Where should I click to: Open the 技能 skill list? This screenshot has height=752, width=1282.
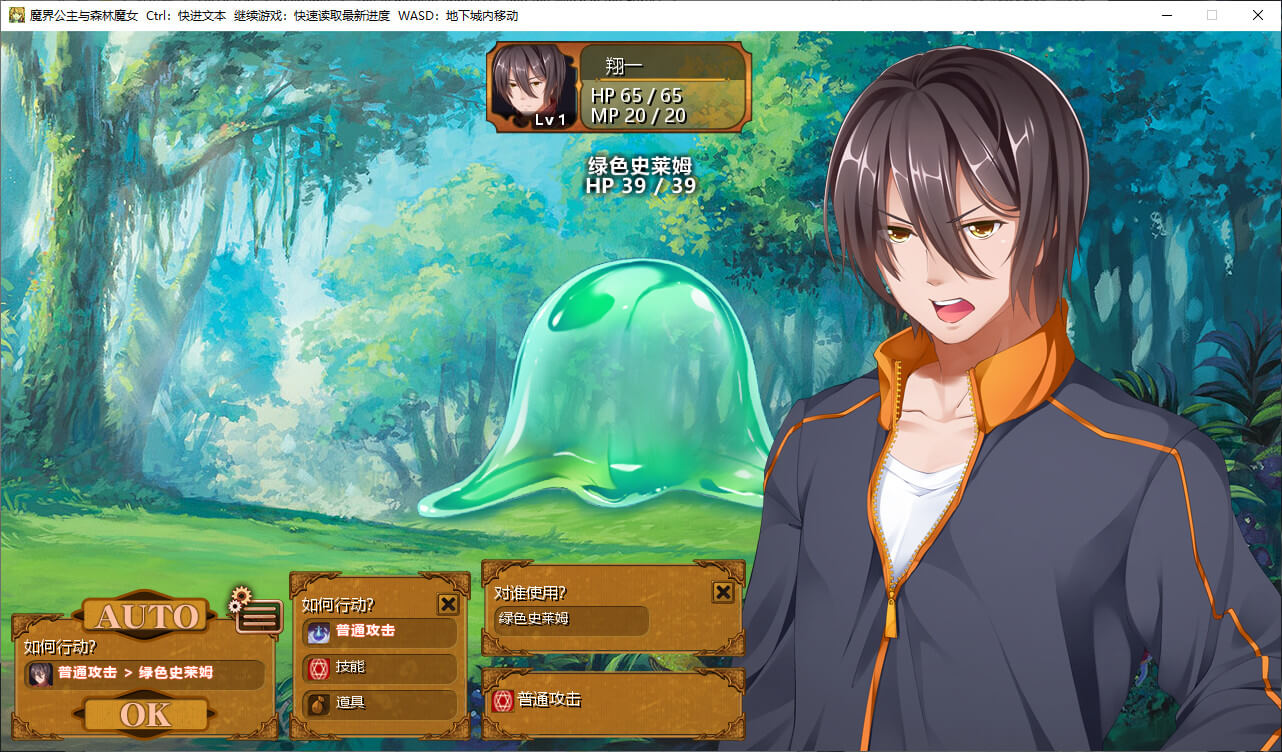pyautogui.click(x=379, y=667)
